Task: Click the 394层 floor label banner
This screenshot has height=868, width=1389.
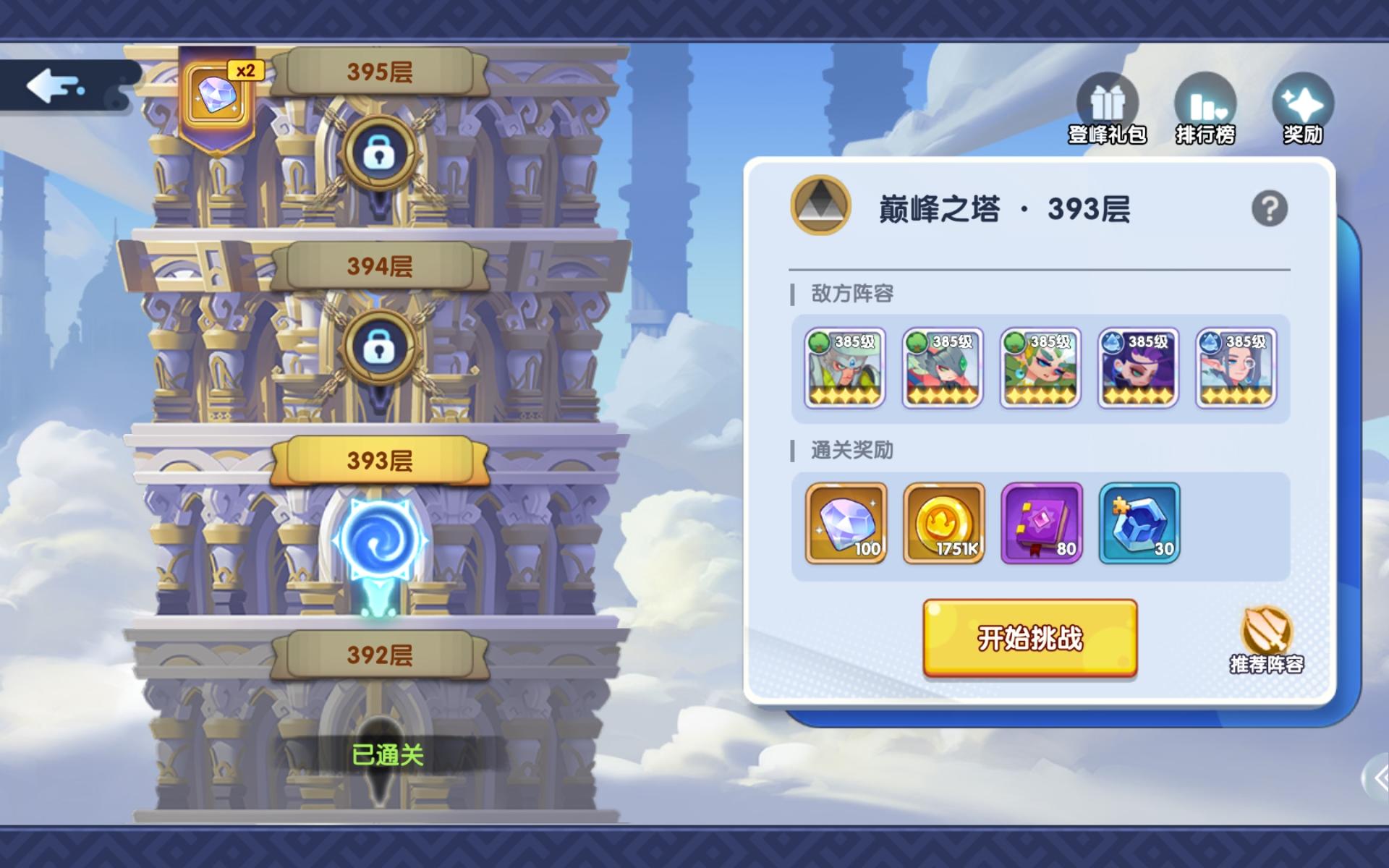Action: pos(380,266)
